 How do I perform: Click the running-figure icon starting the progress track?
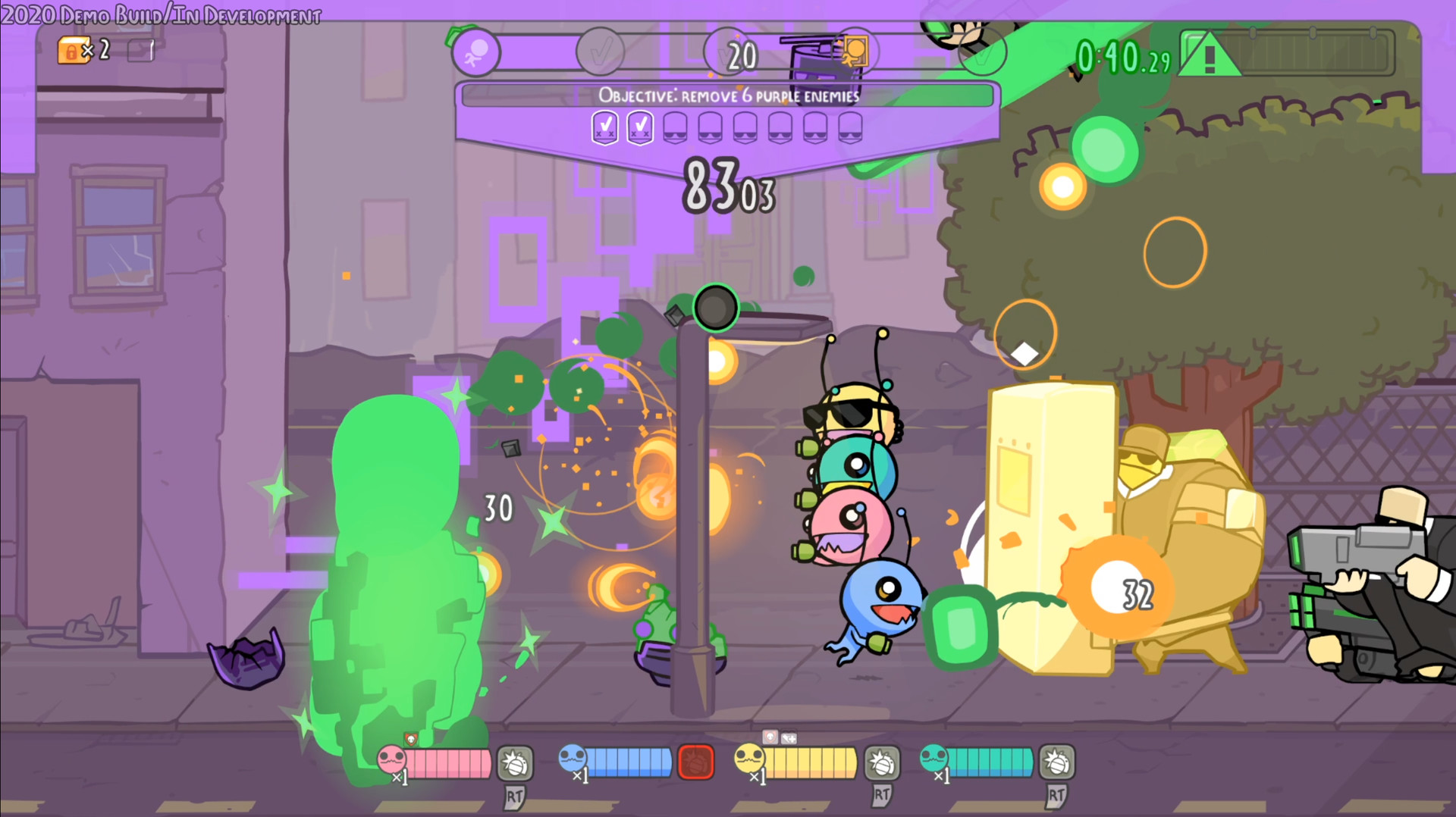(475, 52)
